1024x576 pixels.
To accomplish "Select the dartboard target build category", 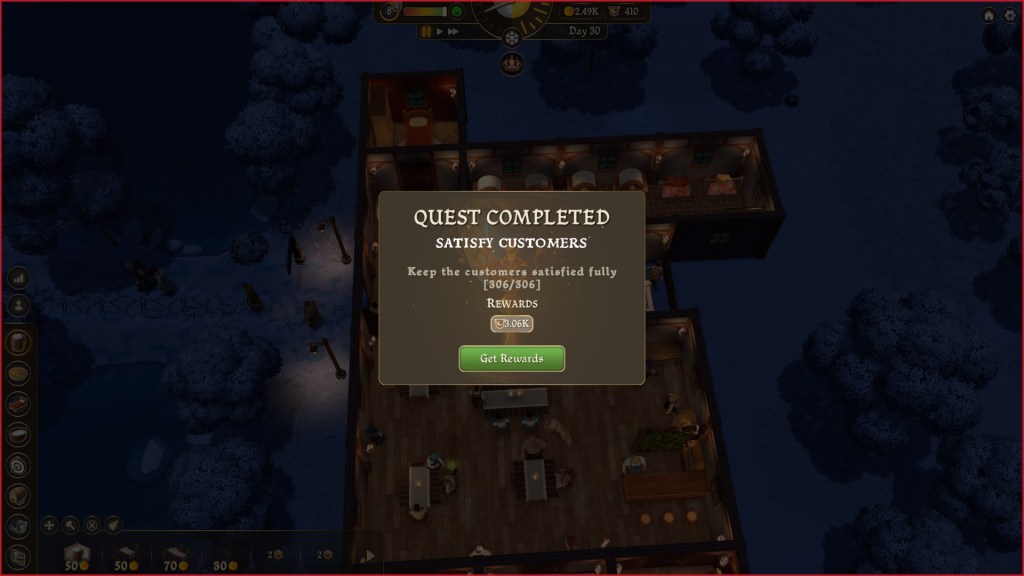I will point(18,465).
